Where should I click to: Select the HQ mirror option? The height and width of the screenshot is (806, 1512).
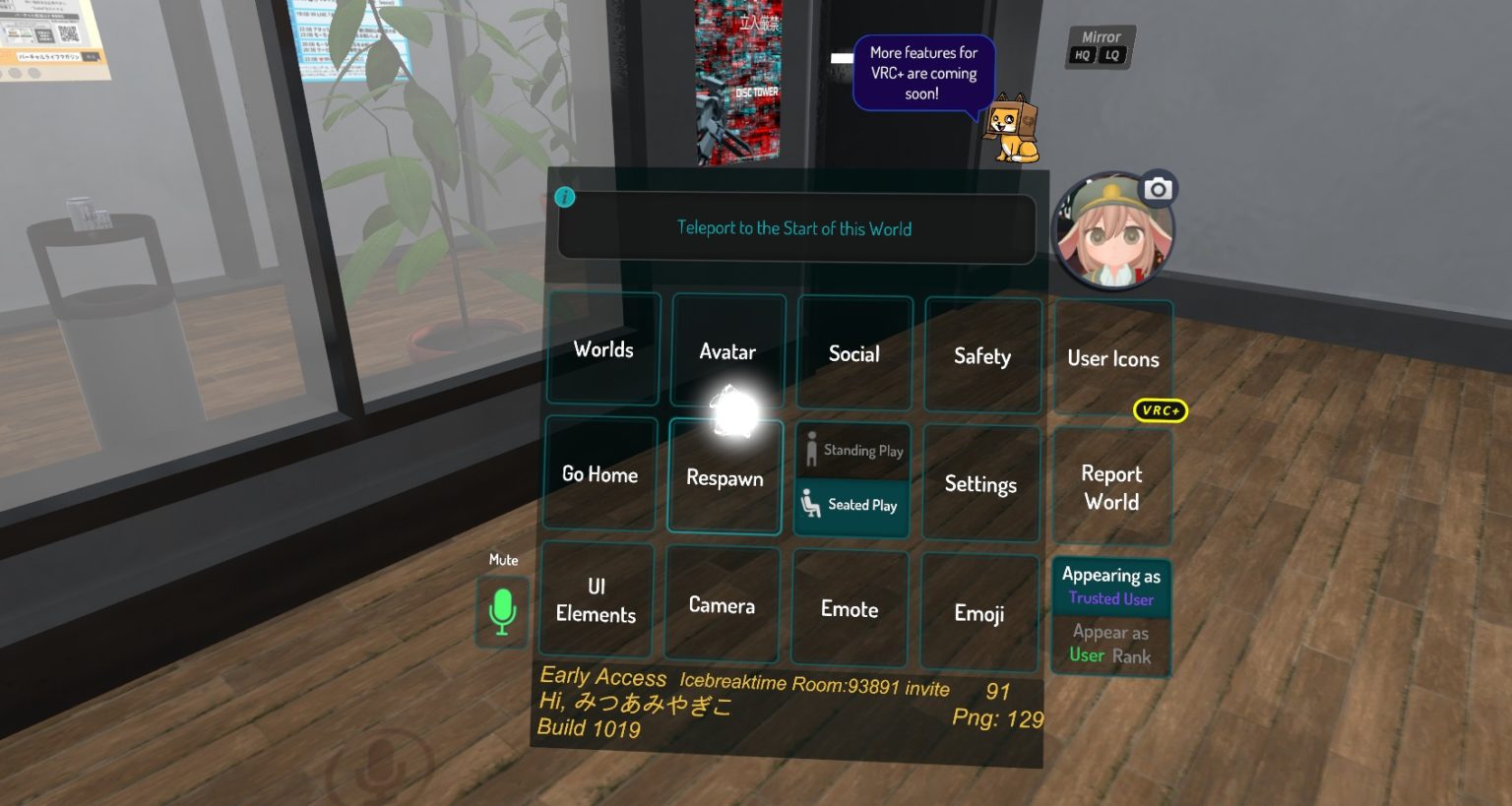point(1081,56)
